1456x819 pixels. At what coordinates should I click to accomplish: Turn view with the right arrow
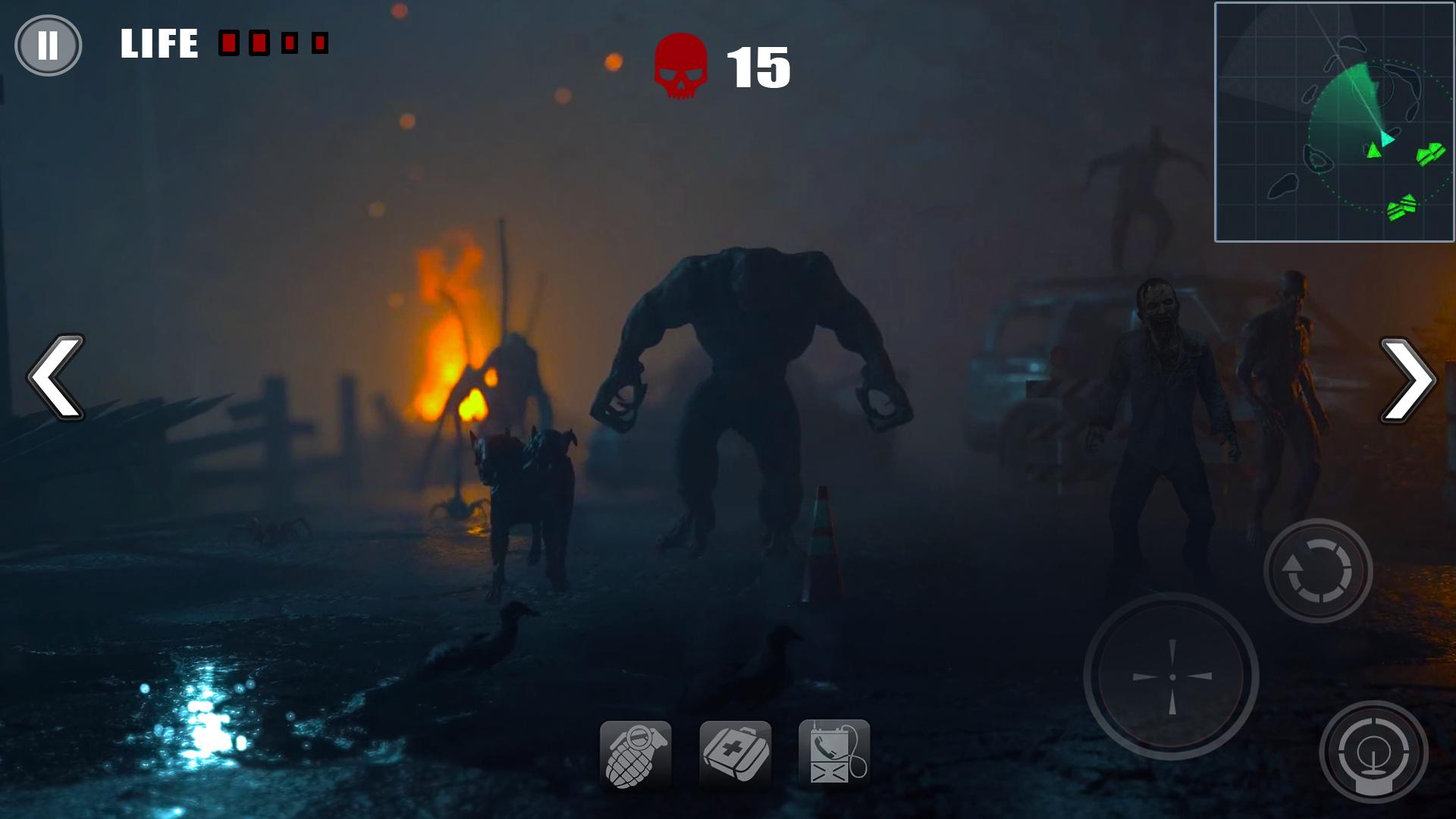click(x=1407, y=379)
